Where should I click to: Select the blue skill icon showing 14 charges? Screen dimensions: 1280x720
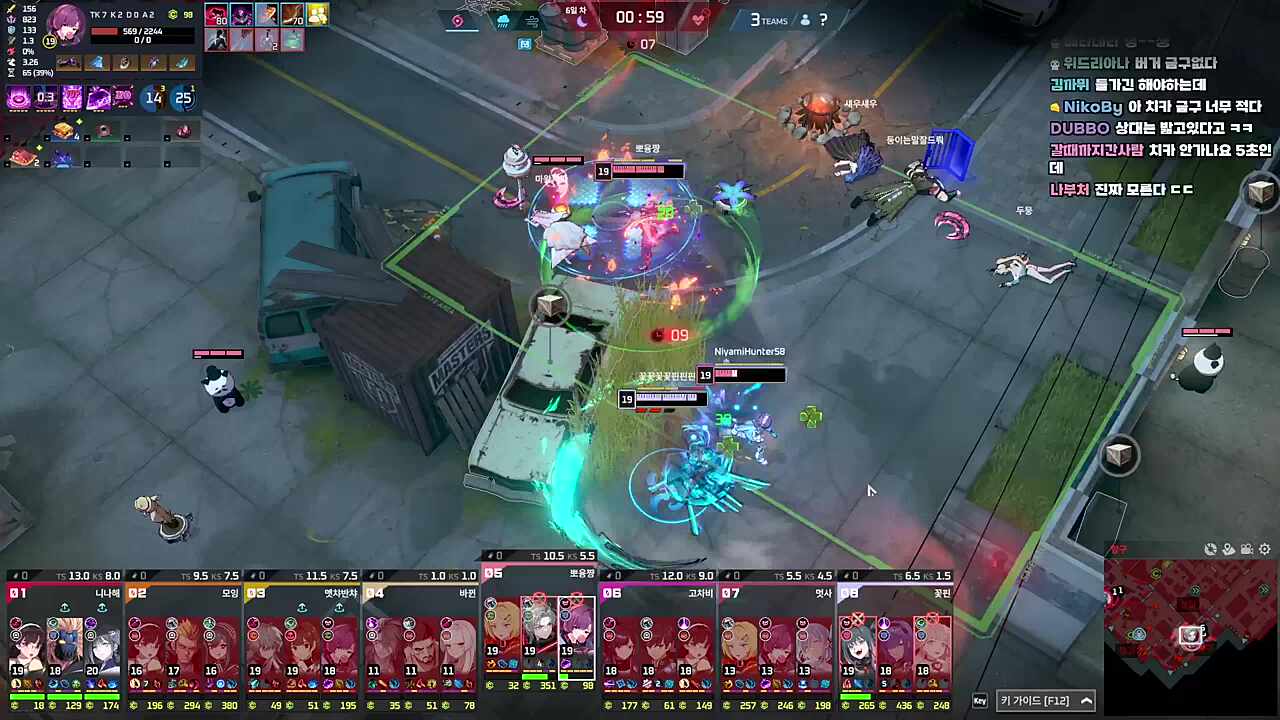[152, 98]
